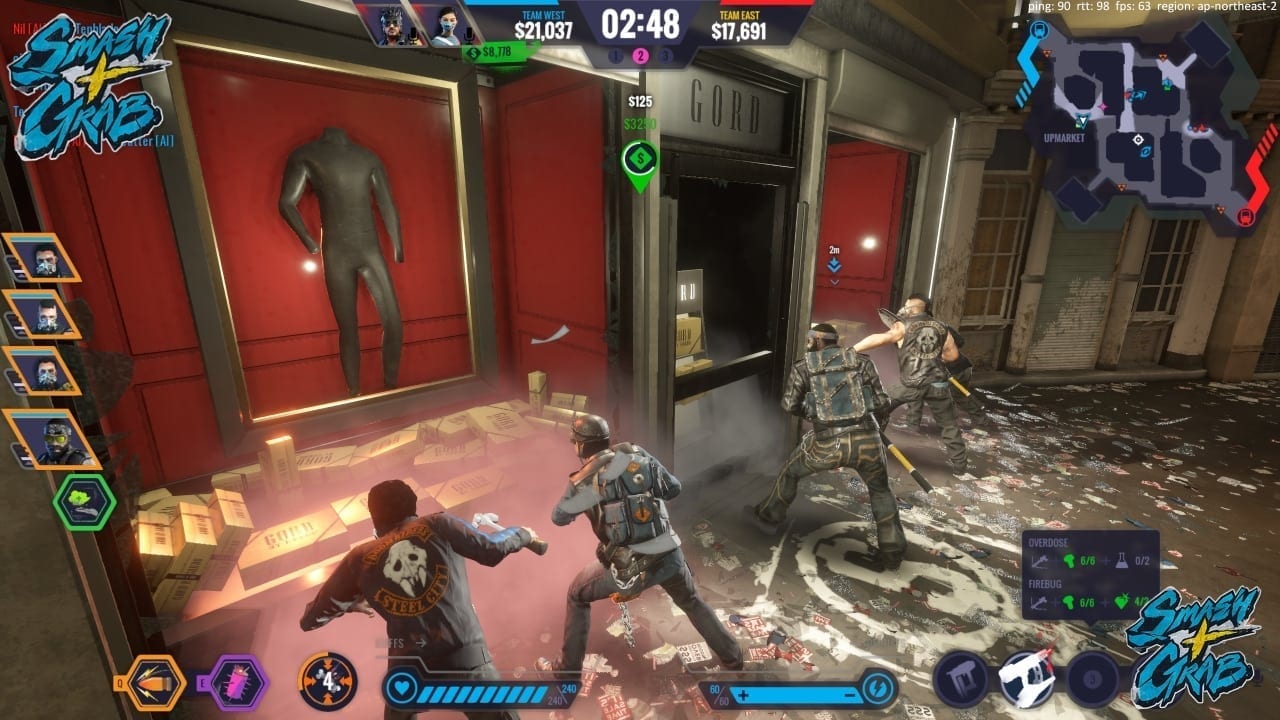Activate the bullet ability icon
The image size is (1280, 720).
[x=160, y=682]
